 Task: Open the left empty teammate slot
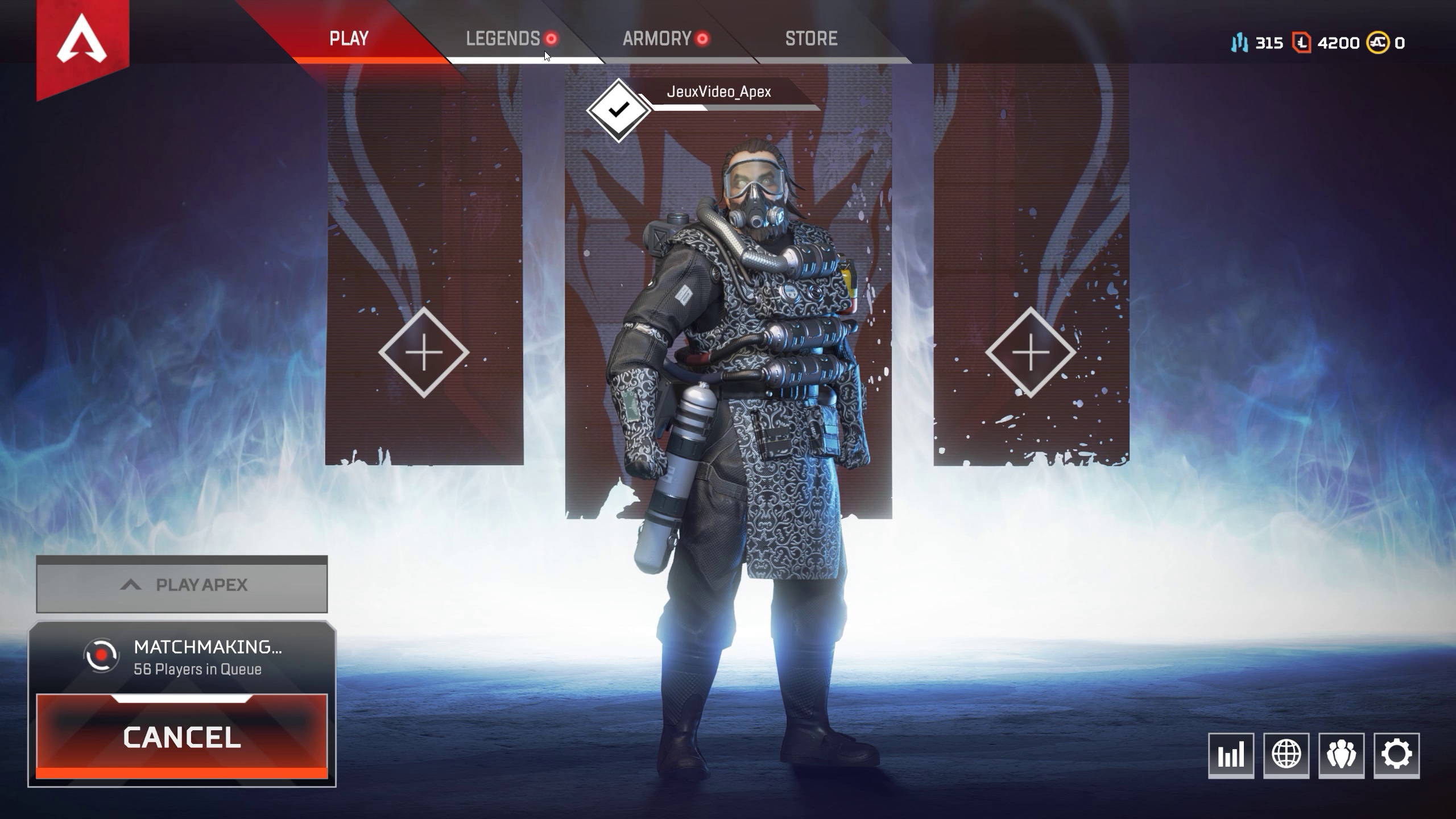point(423,353)
